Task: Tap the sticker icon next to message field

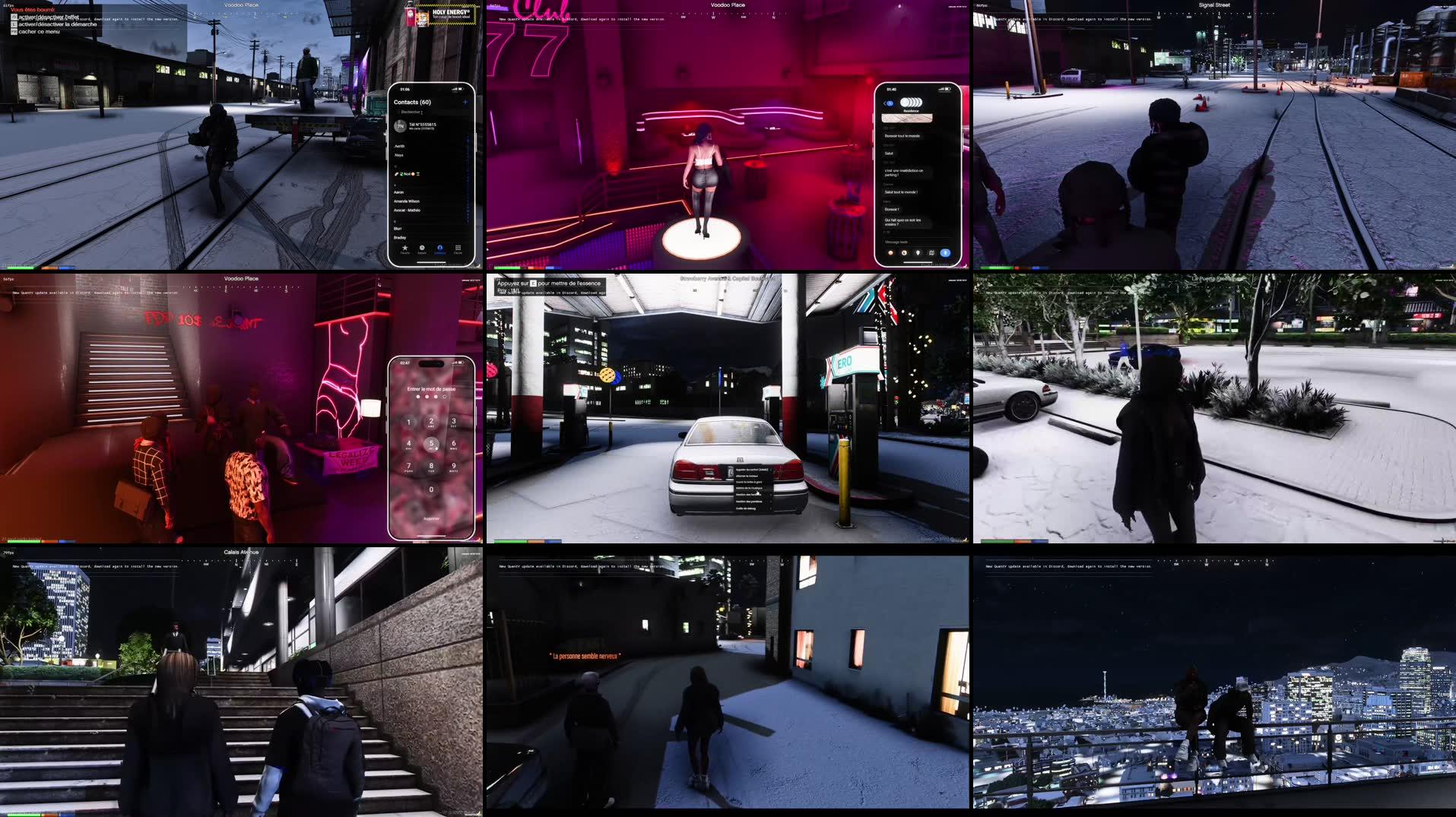Action: [904, 252]
